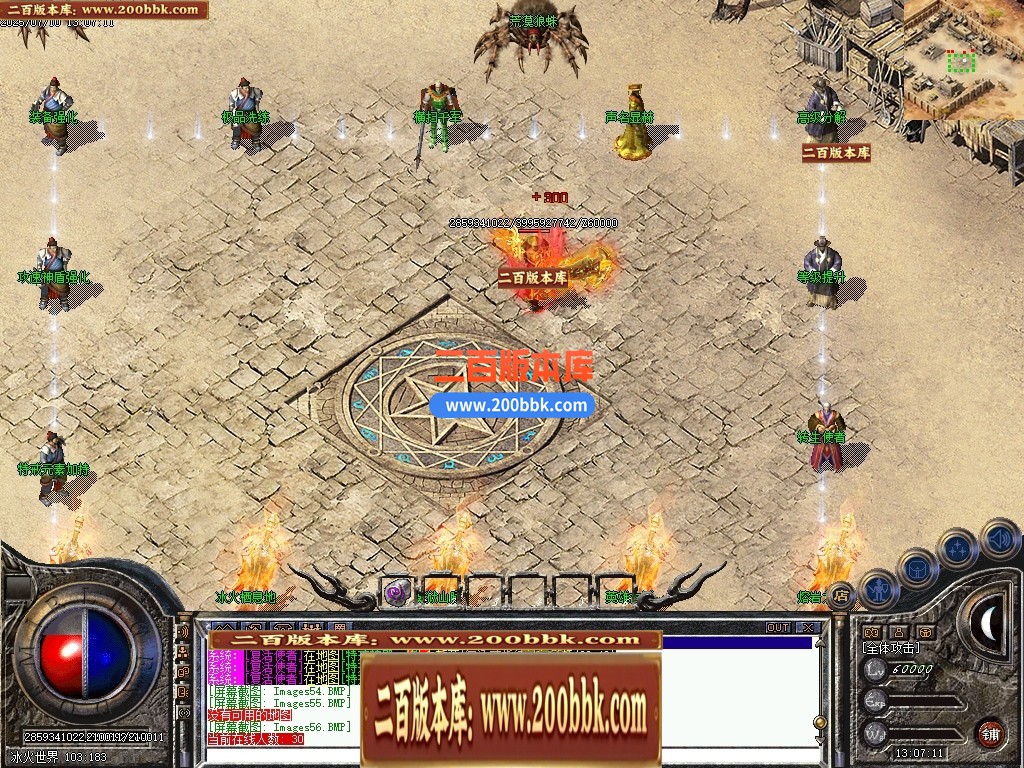The height and width of the screenshot is (768, 1024).
Task: Click the chat scrollbar's round gold handle
Action: point(821,722)
